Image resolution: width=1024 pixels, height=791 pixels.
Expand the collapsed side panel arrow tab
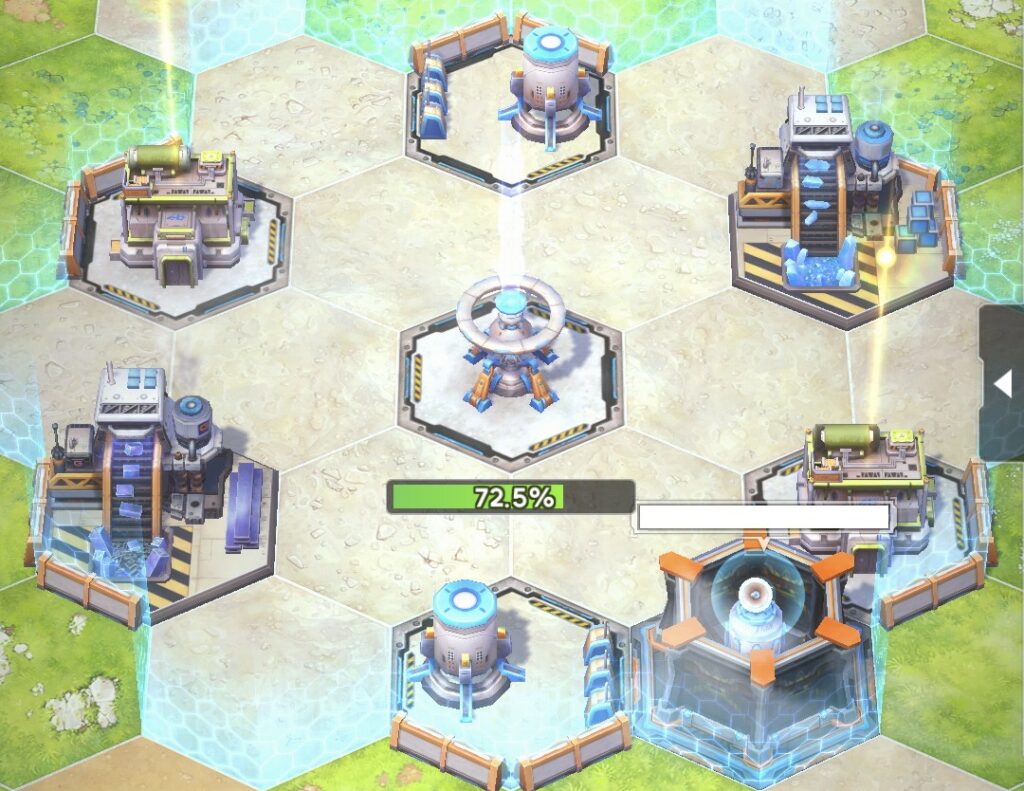1002,383
